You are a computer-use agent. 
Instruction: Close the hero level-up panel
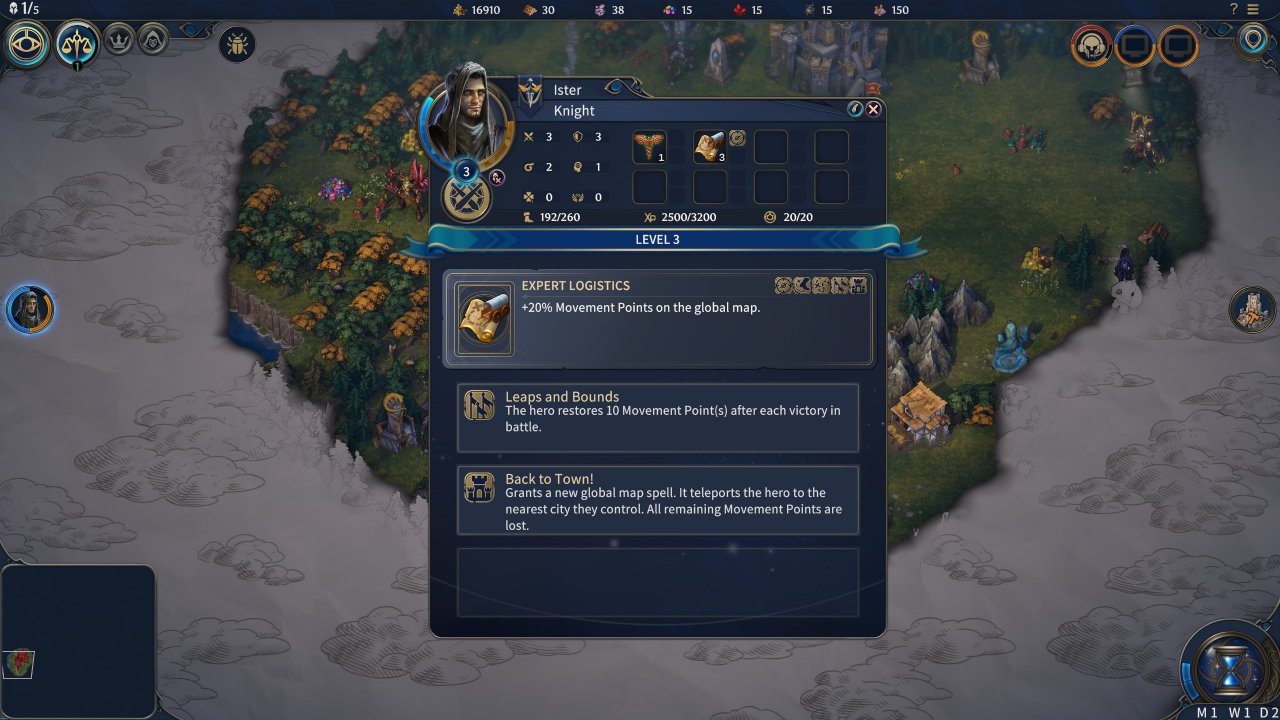click(x=874, y=109)
